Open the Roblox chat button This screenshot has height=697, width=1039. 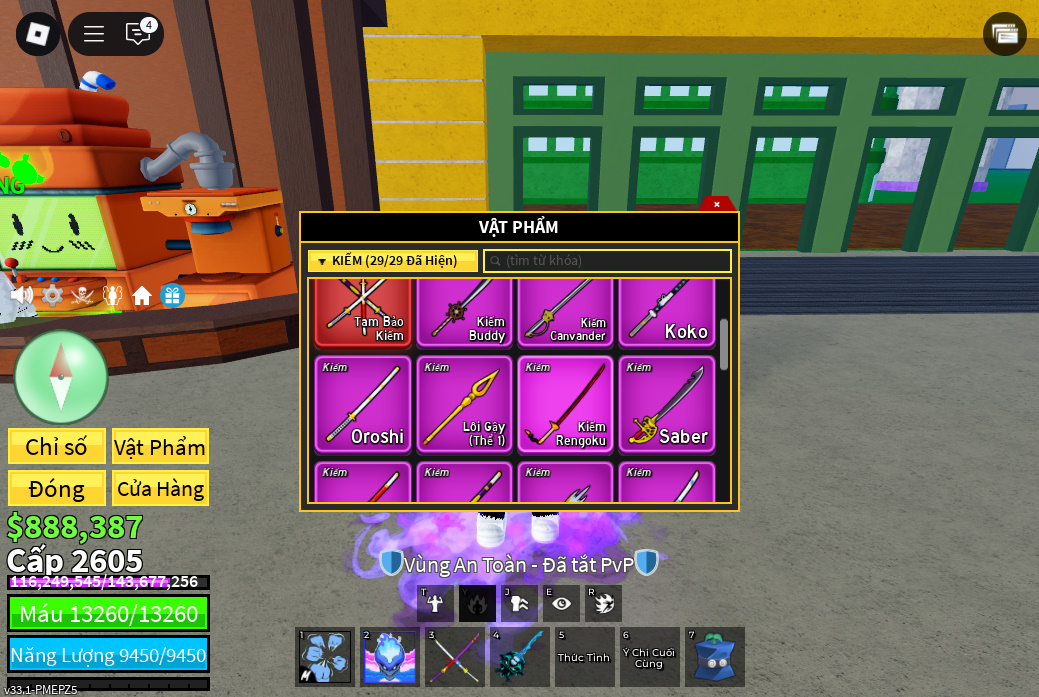[138, 34]
